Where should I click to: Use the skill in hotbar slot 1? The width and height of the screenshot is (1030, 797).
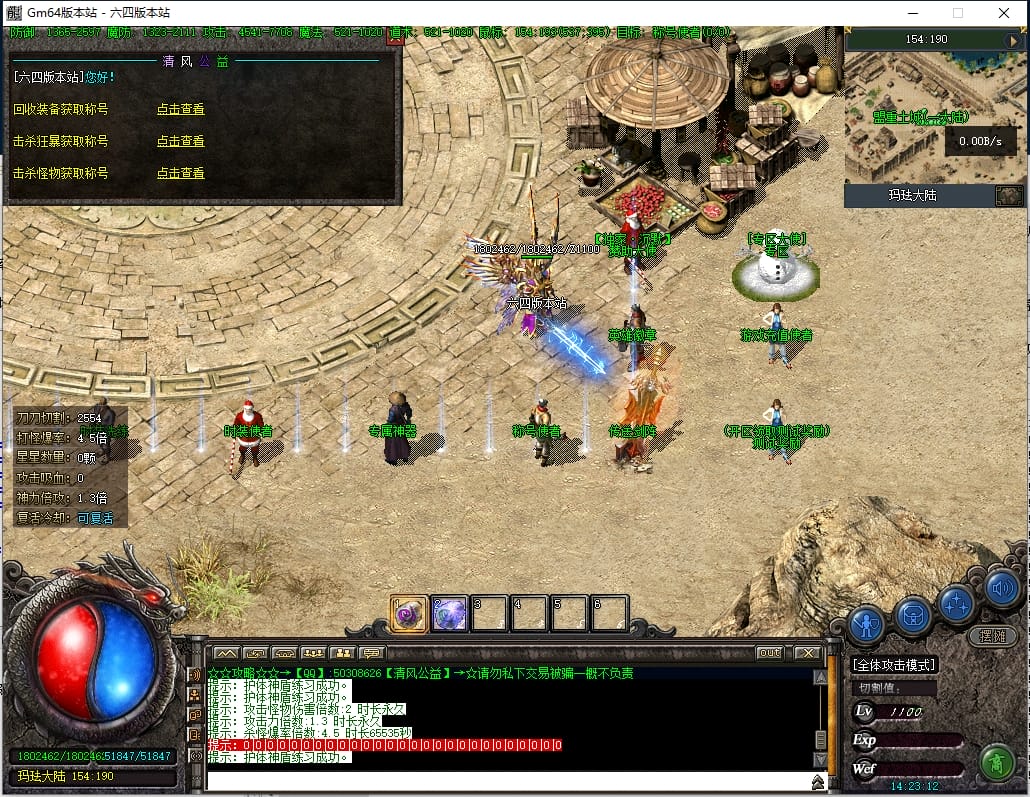(x=409, y=613)
